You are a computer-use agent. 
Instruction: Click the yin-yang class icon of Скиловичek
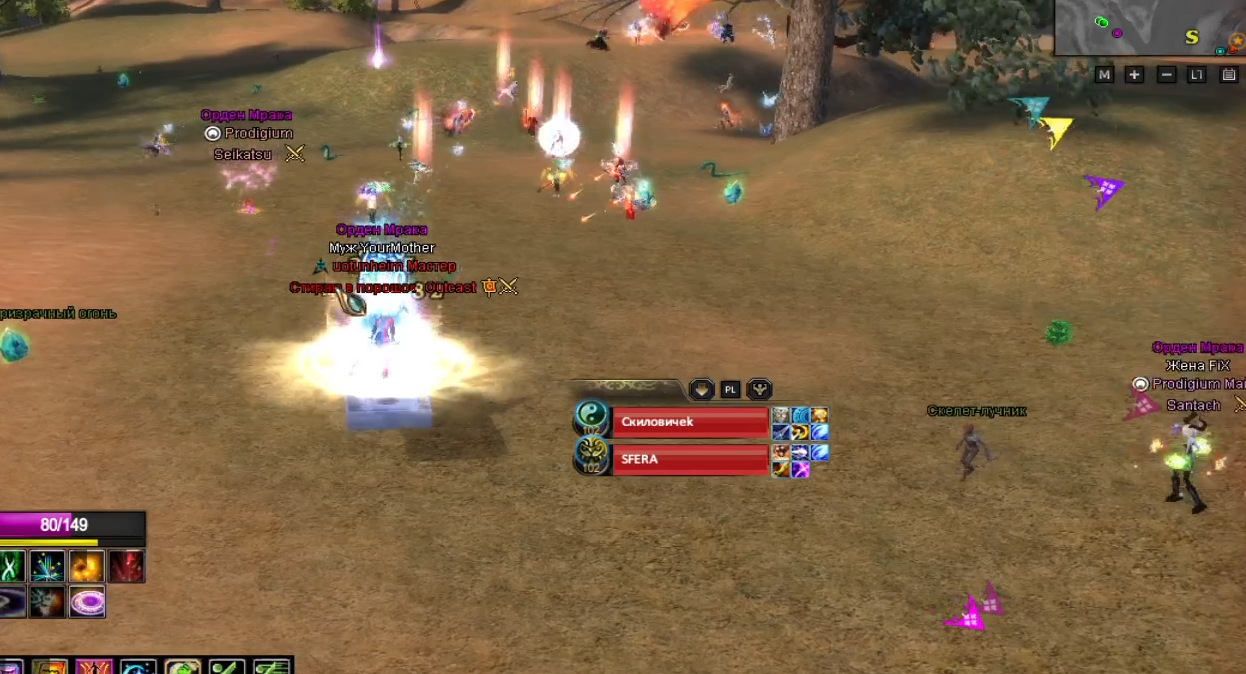(591, 418)
